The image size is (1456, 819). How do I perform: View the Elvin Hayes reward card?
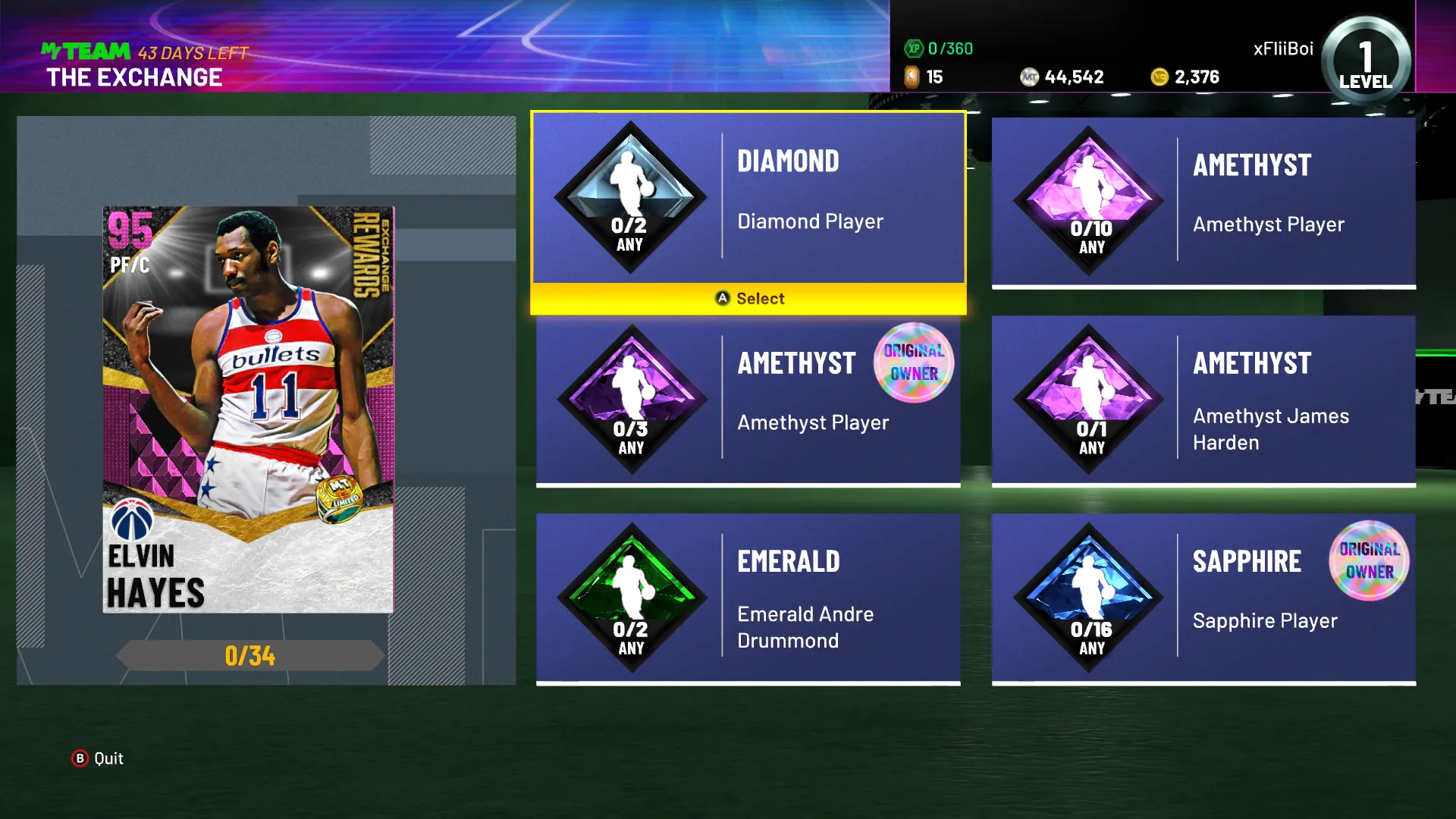tap(248, 409)
